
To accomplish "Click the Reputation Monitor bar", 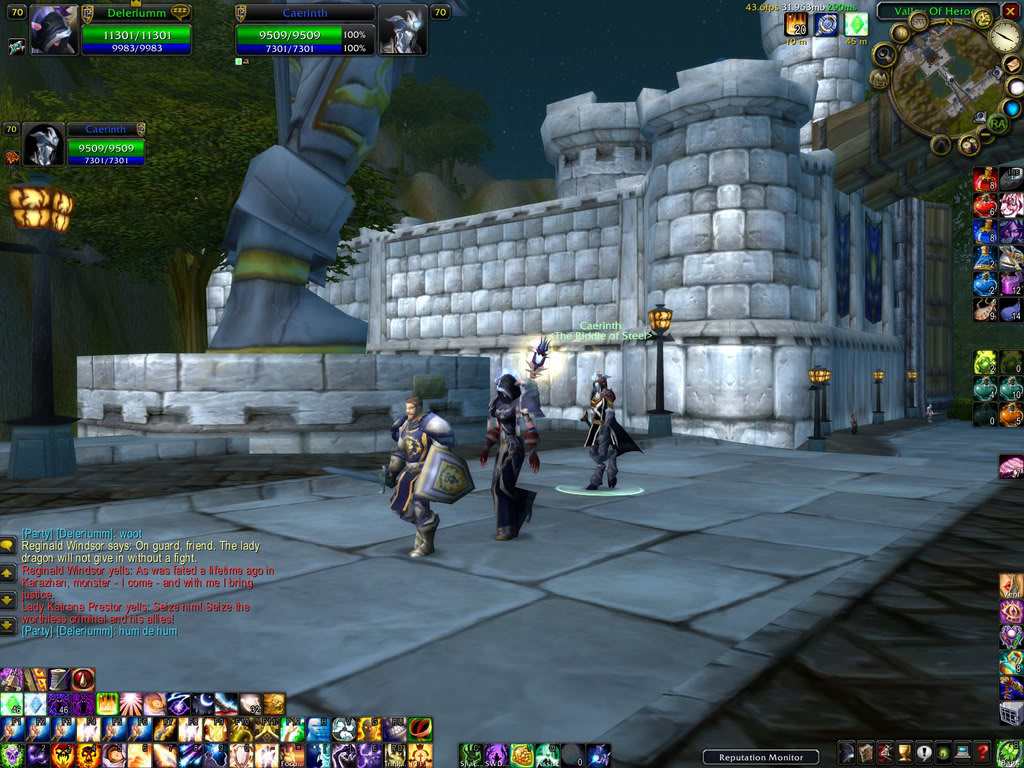I will click(x=760, y=757).
